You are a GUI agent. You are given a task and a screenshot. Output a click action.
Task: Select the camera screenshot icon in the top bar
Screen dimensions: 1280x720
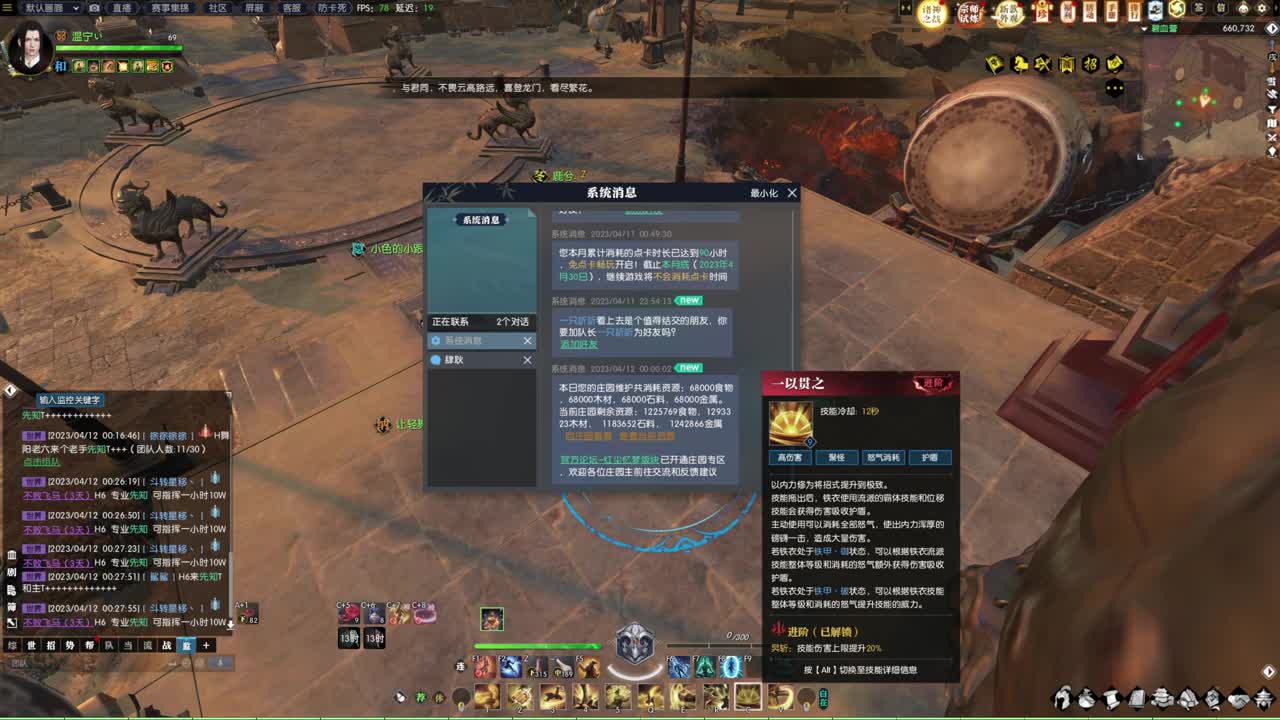[x=94, y=7]
